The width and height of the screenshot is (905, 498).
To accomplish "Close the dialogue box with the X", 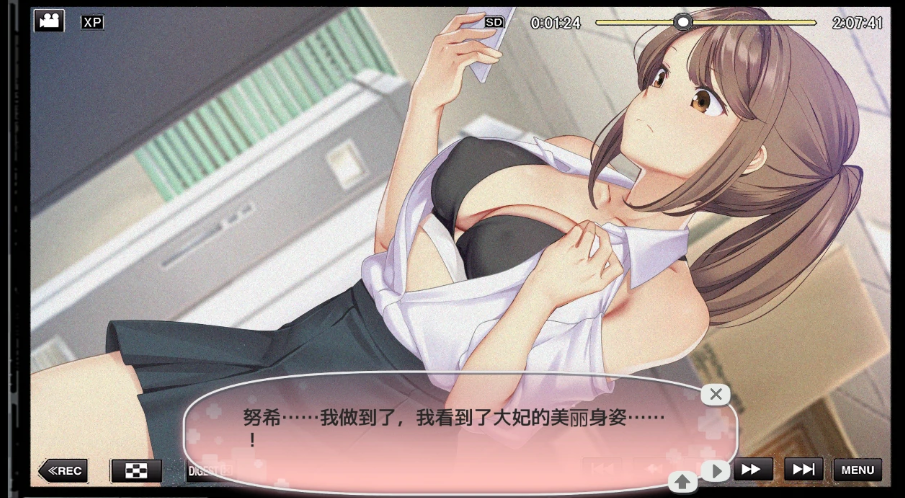I will point(714,394).
